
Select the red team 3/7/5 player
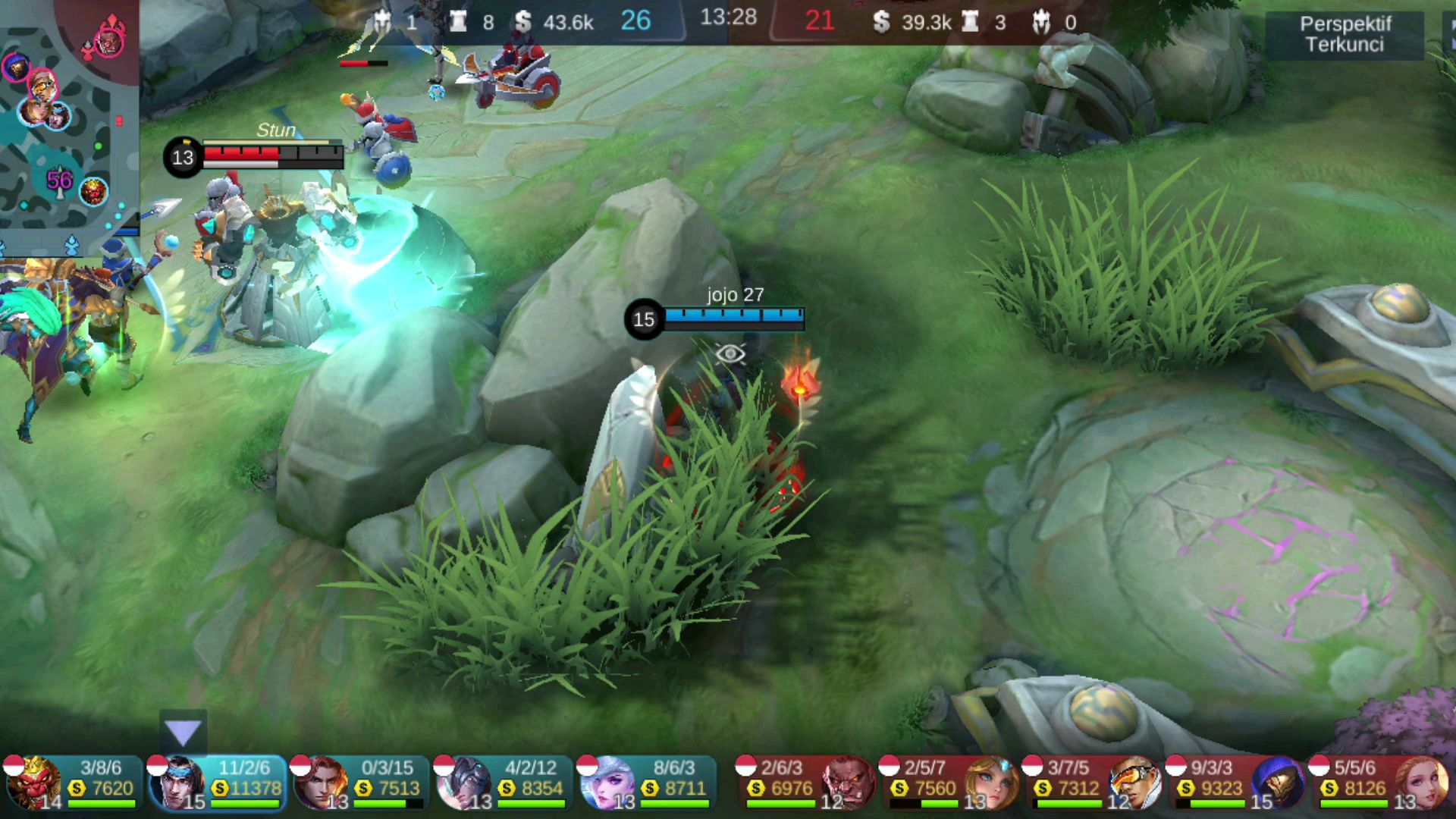coord(1093,783)
